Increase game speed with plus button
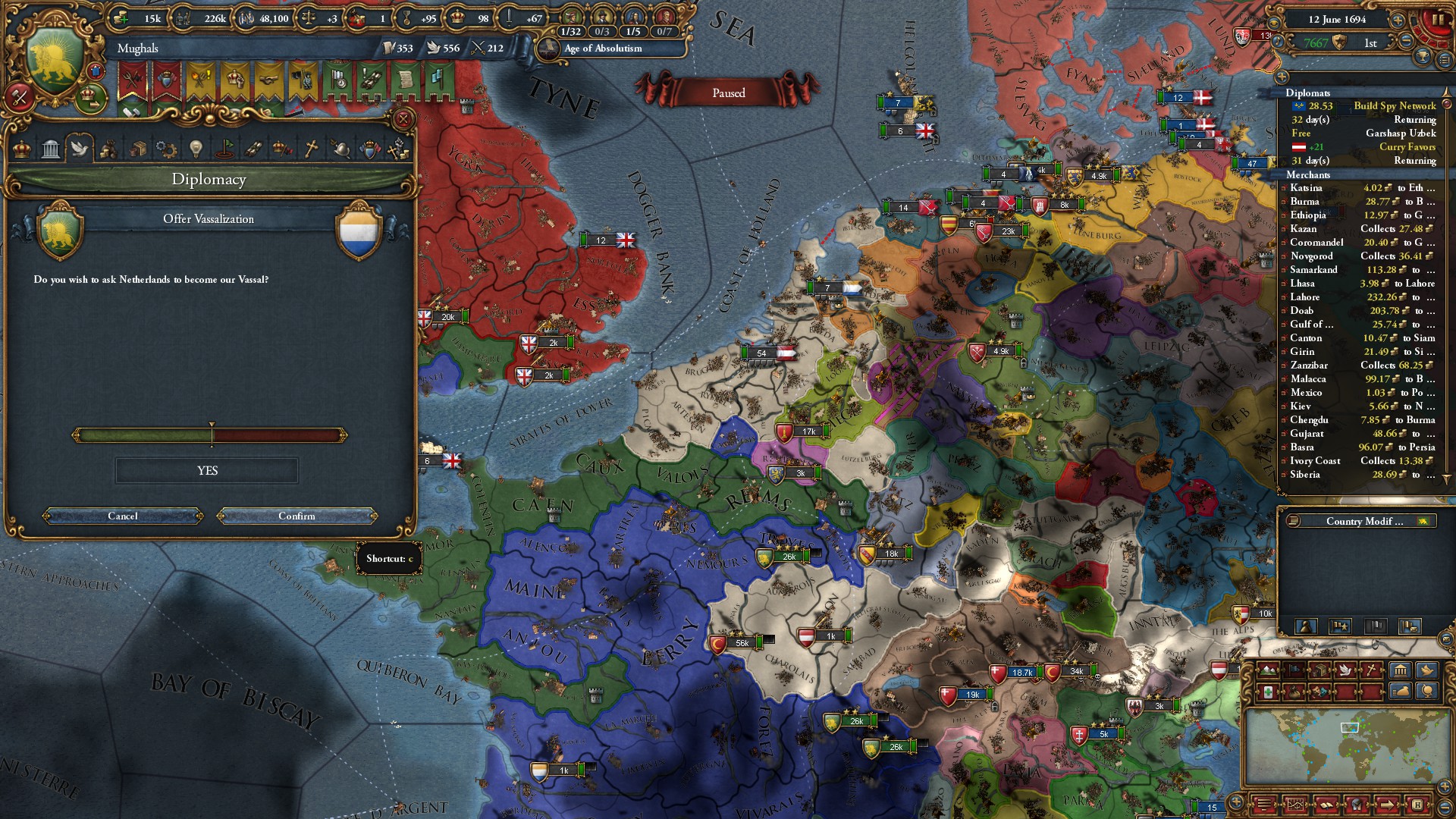 coord(1398,20)
